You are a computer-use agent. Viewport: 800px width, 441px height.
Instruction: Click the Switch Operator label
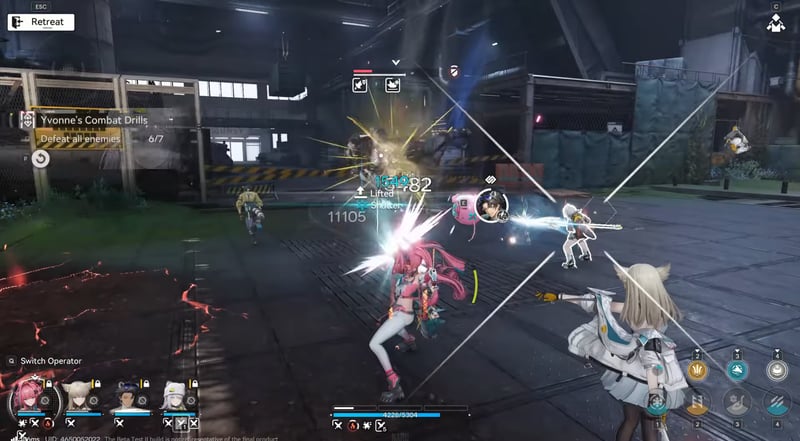[x=50, y=361]
